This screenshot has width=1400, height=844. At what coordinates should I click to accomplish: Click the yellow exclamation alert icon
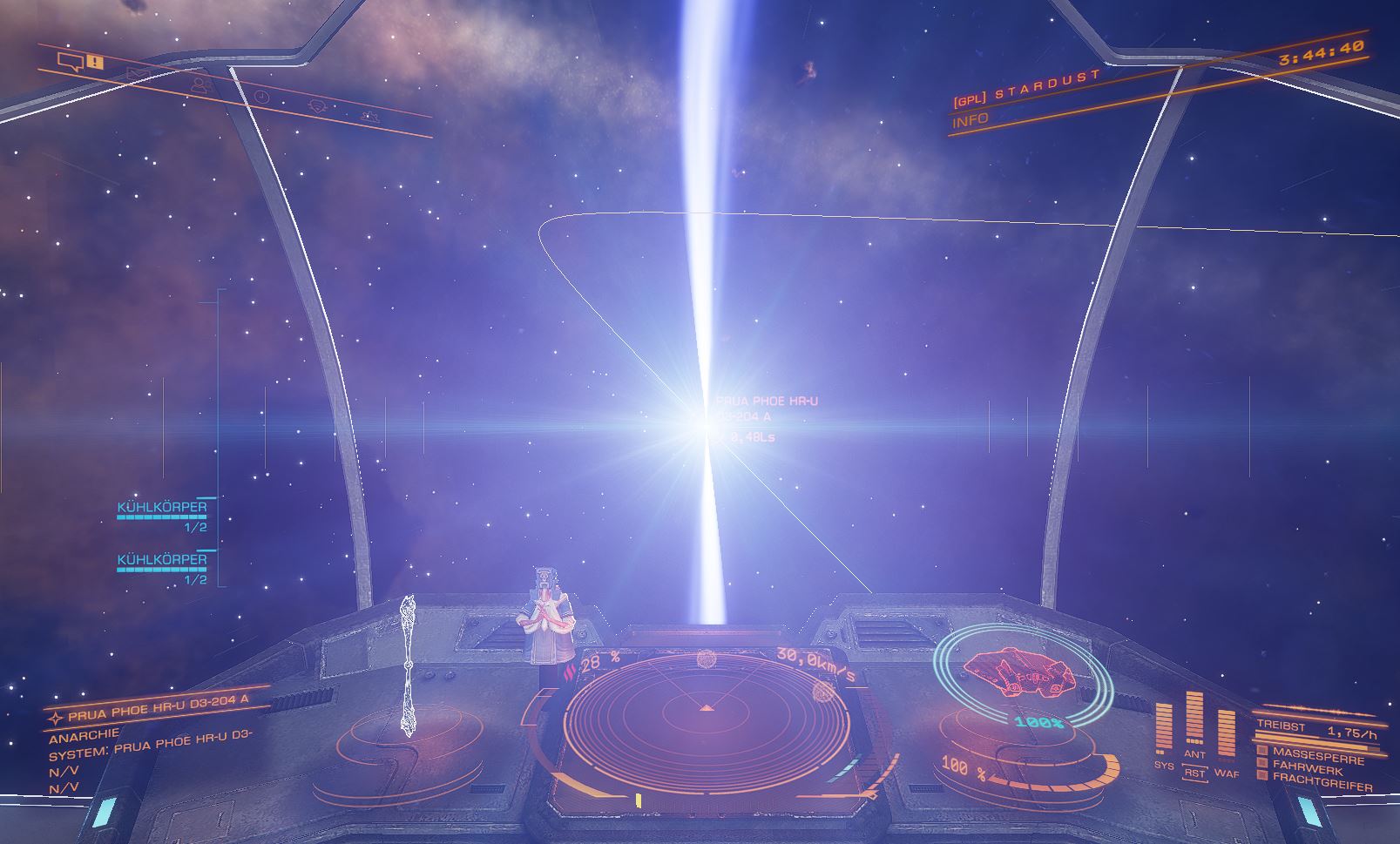tap(95, 63)
